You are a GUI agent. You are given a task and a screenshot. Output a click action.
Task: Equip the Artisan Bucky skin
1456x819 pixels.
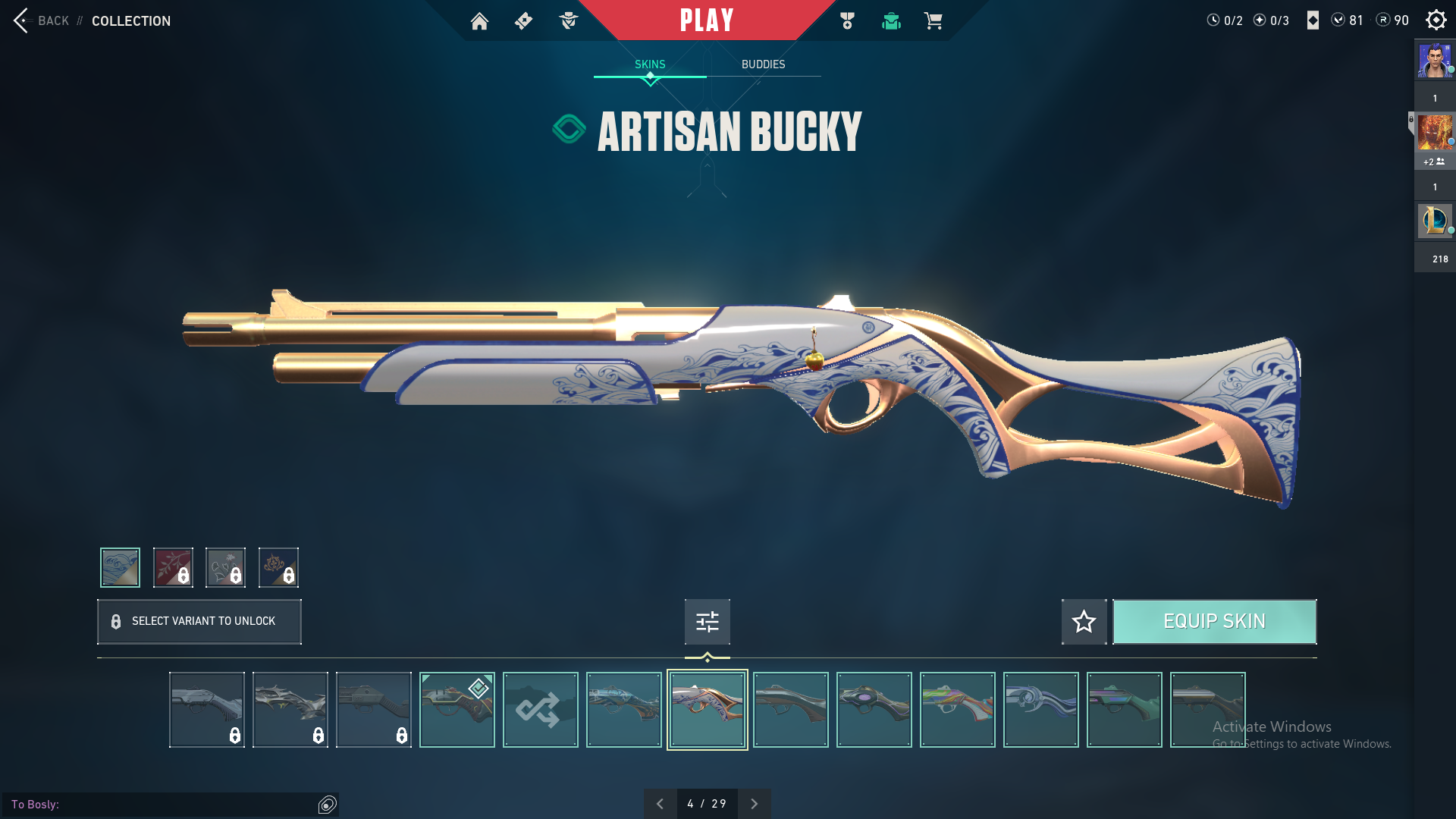point(1214,622)
